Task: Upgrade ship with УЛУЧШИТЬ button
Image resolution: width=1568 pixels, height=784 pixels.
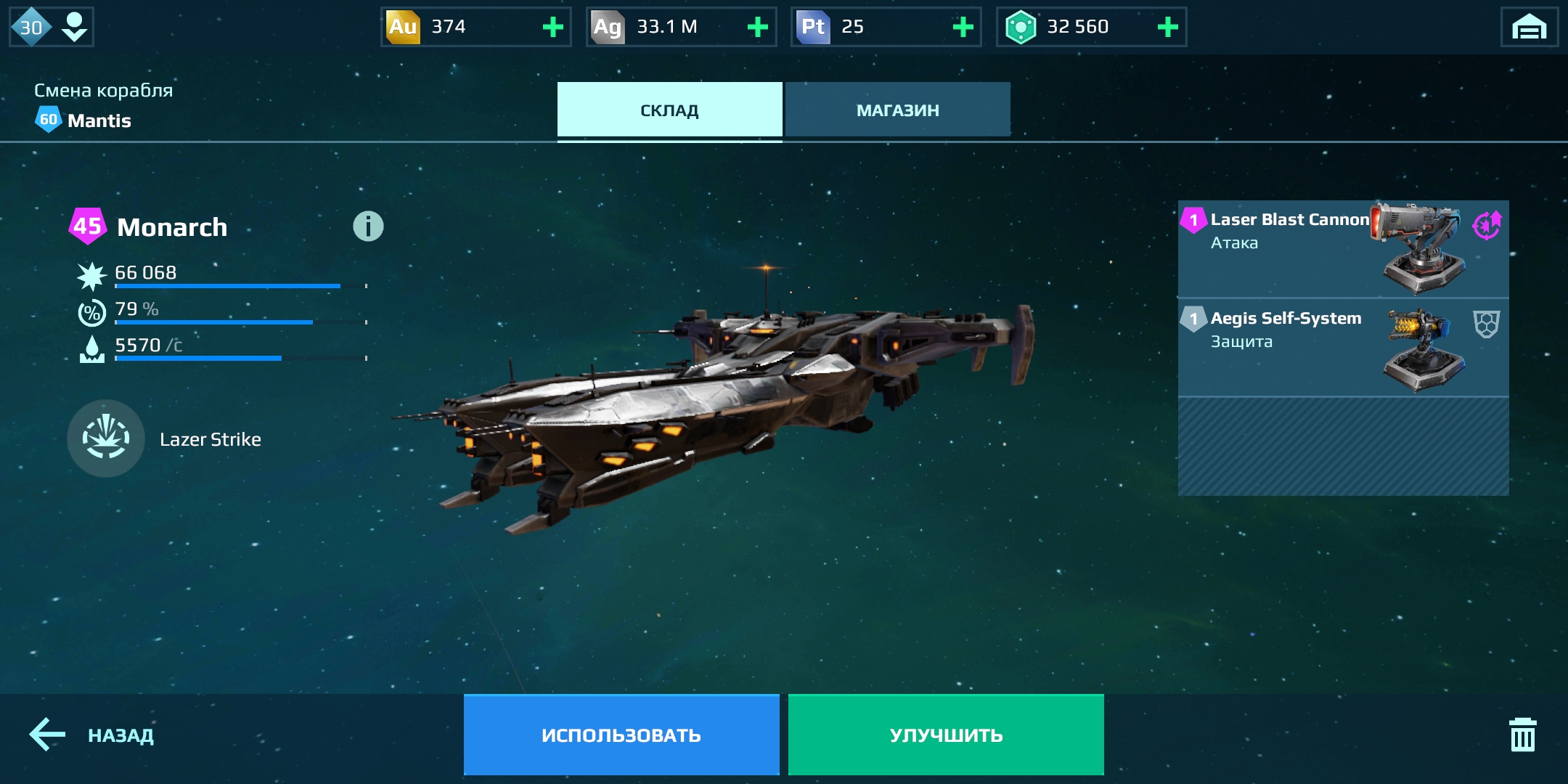Action: tap(946, 735)
